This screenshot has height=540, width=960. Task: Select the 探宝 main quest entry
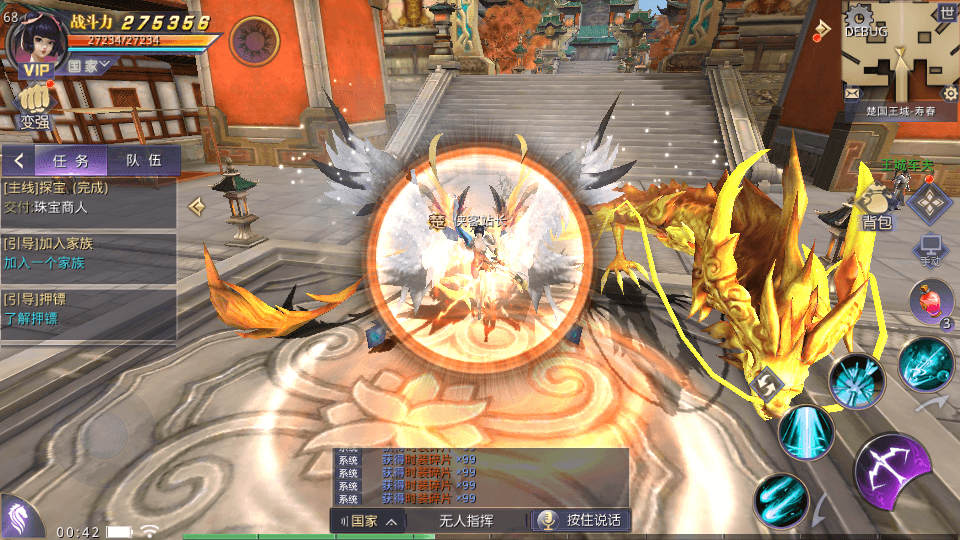tap(88, 197)
